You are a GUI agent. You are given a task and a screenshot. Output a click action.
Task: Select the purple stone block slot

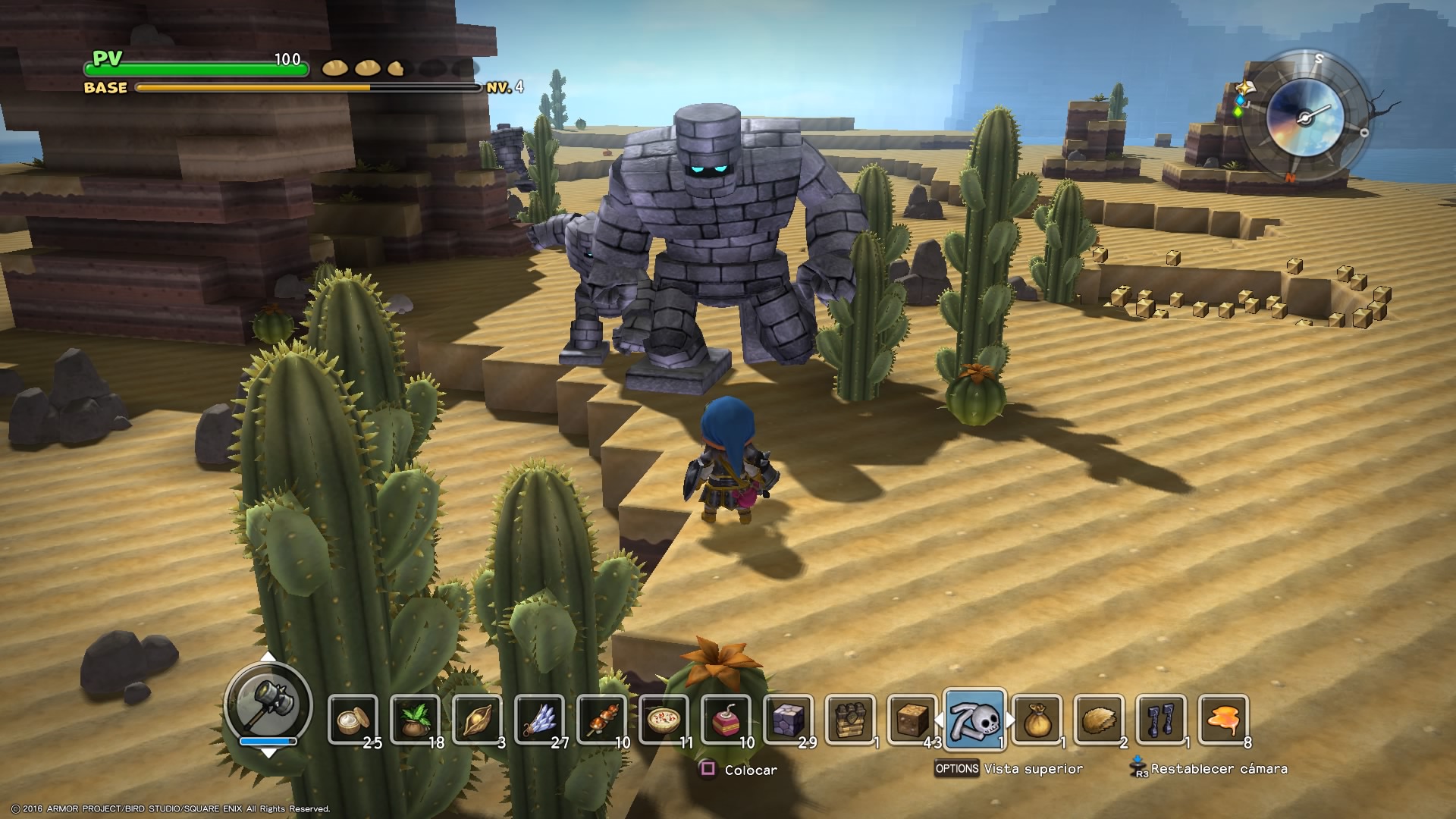point(788,719)
